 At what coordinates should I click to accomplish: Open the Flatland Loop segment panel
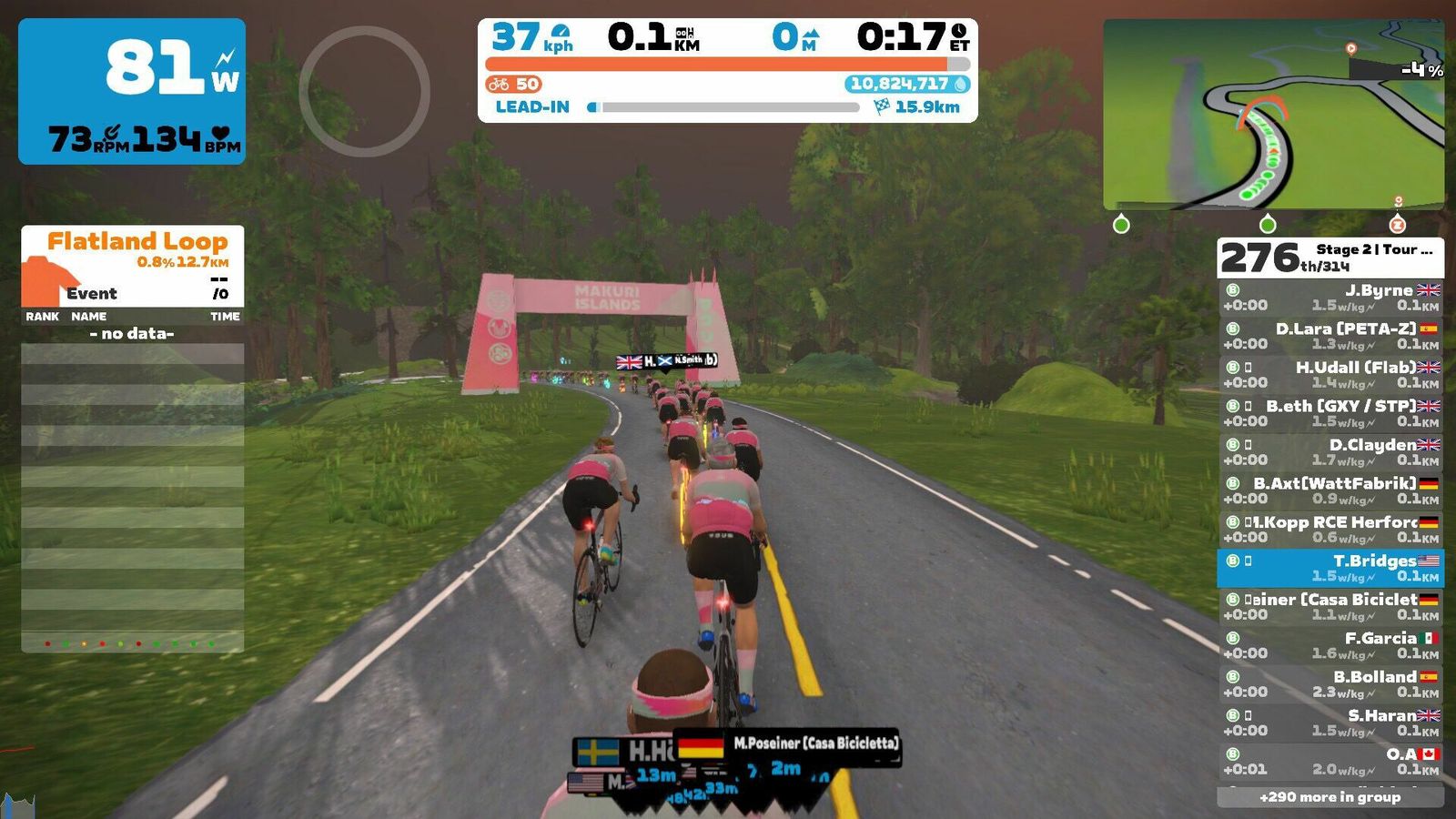coord(133,266)
